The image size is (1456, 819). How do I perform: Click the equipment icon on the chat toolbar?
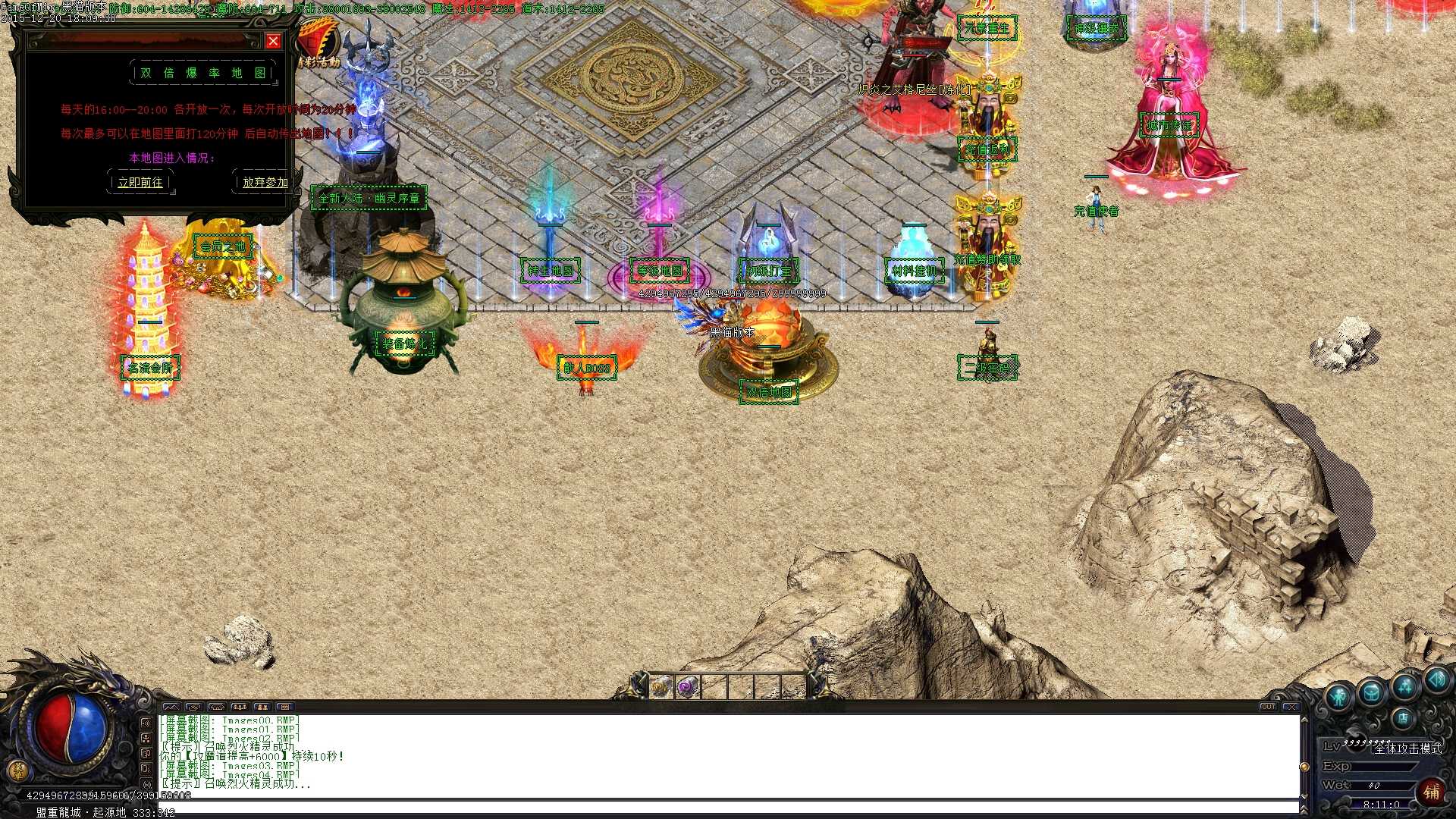tap(217, 707)
